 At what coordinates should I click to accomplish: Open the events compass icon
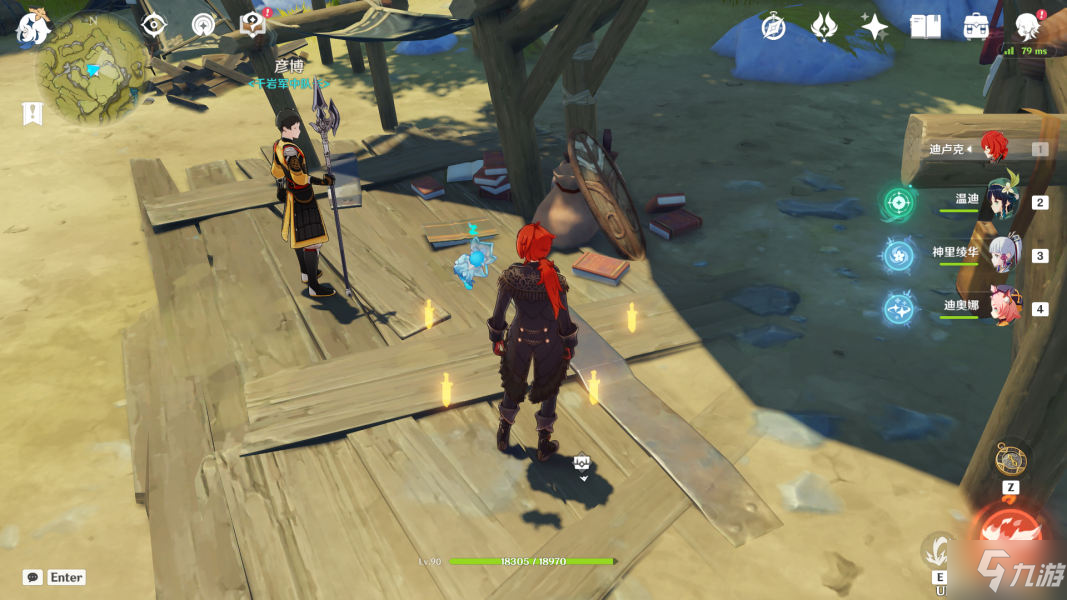coord(773,27)
